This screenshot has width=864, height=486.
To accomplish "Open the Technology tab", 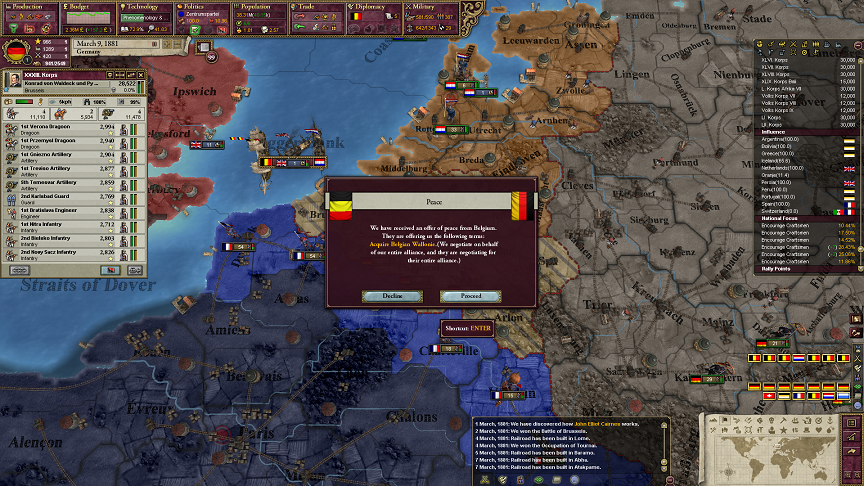I will coord(145,5).
